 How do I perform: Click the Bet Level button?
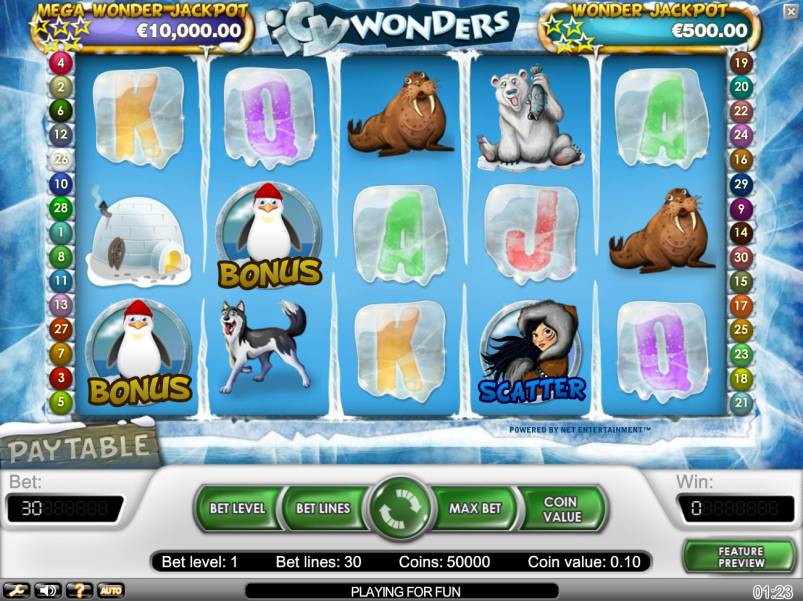[237, 508]
